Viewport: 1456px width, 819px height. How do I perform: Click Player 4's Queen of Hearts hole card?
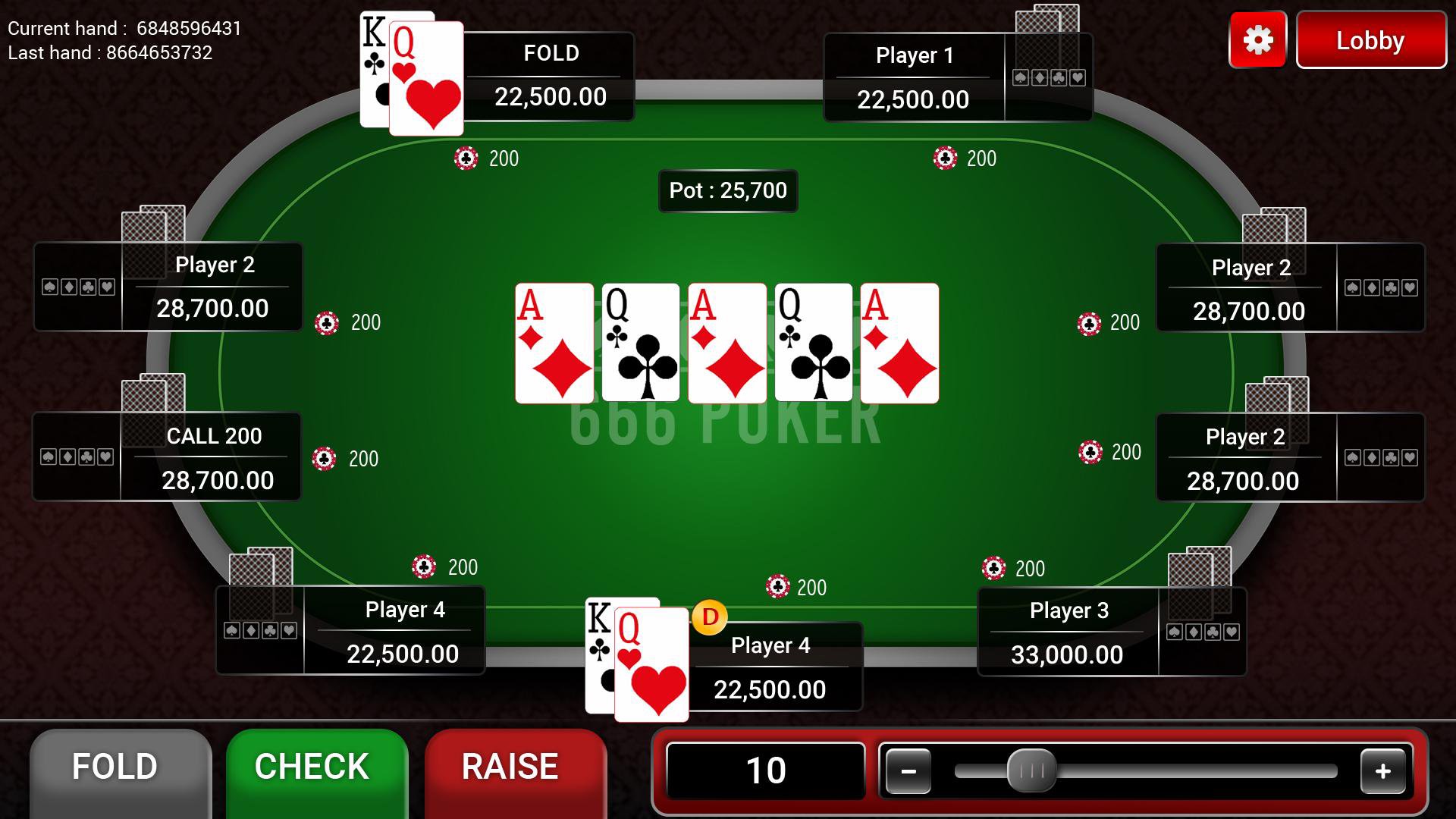click(x=654, y=664)
